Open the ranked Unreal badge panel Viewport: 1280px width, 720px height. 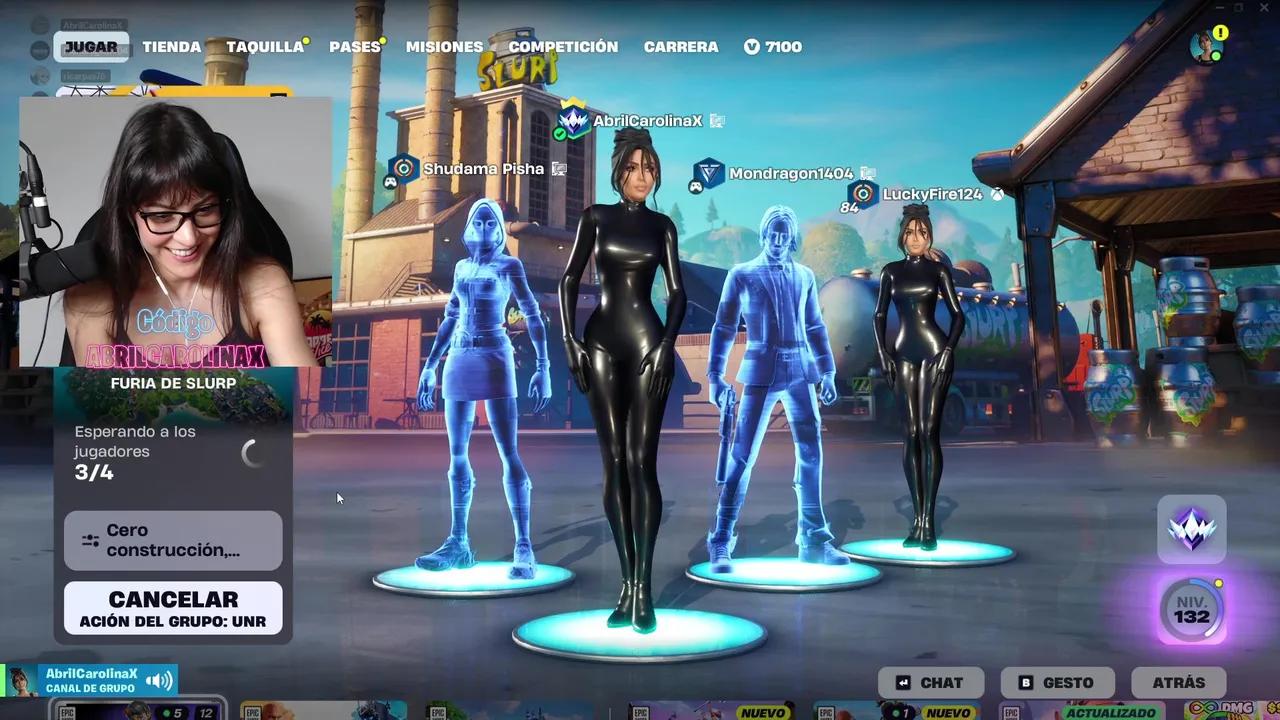pyautogui.click(x=1192, y=530)
